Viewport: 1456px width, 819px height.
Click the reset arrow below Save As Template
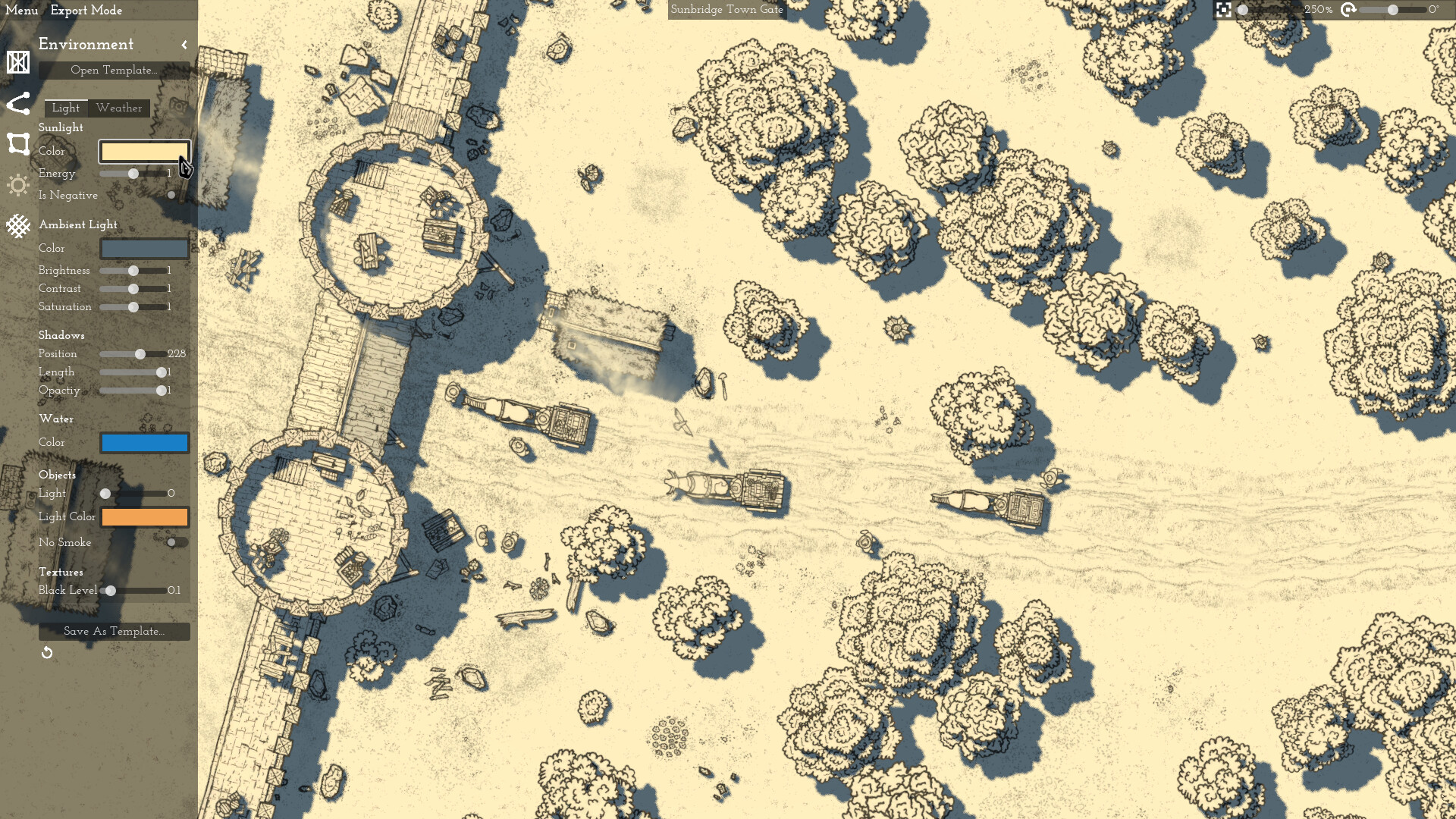tap(46, 652)
